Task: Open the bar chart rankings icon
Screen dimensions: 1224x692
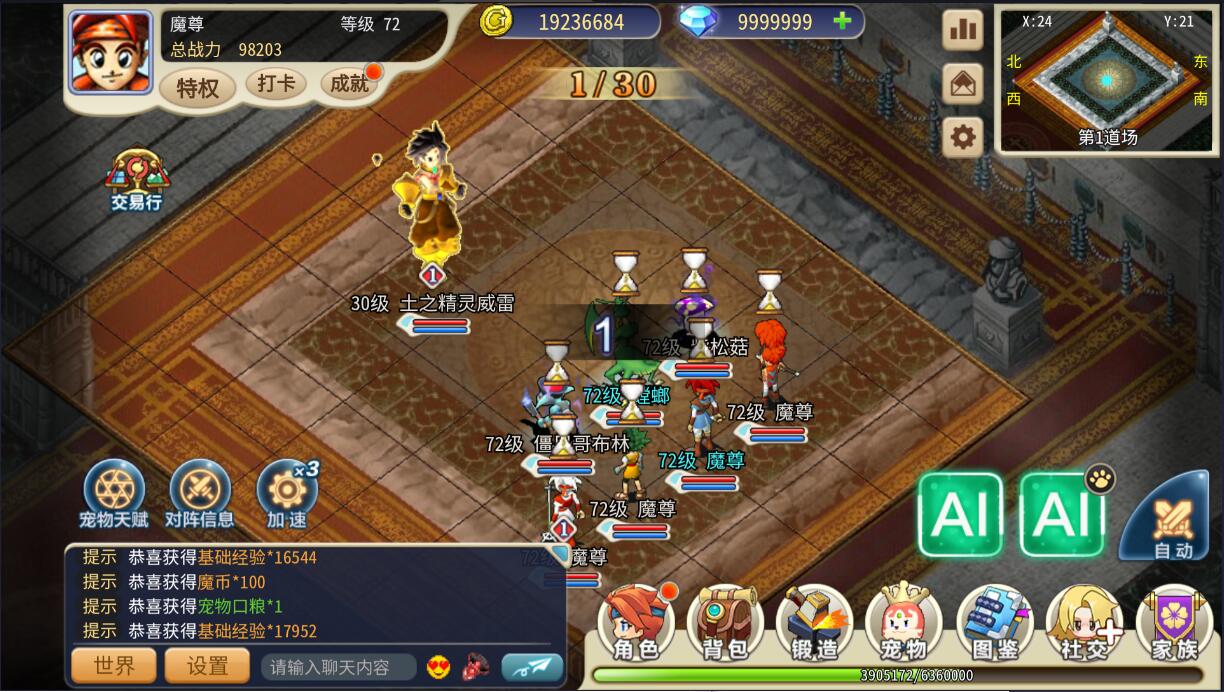Action: [x=962, y=30]
